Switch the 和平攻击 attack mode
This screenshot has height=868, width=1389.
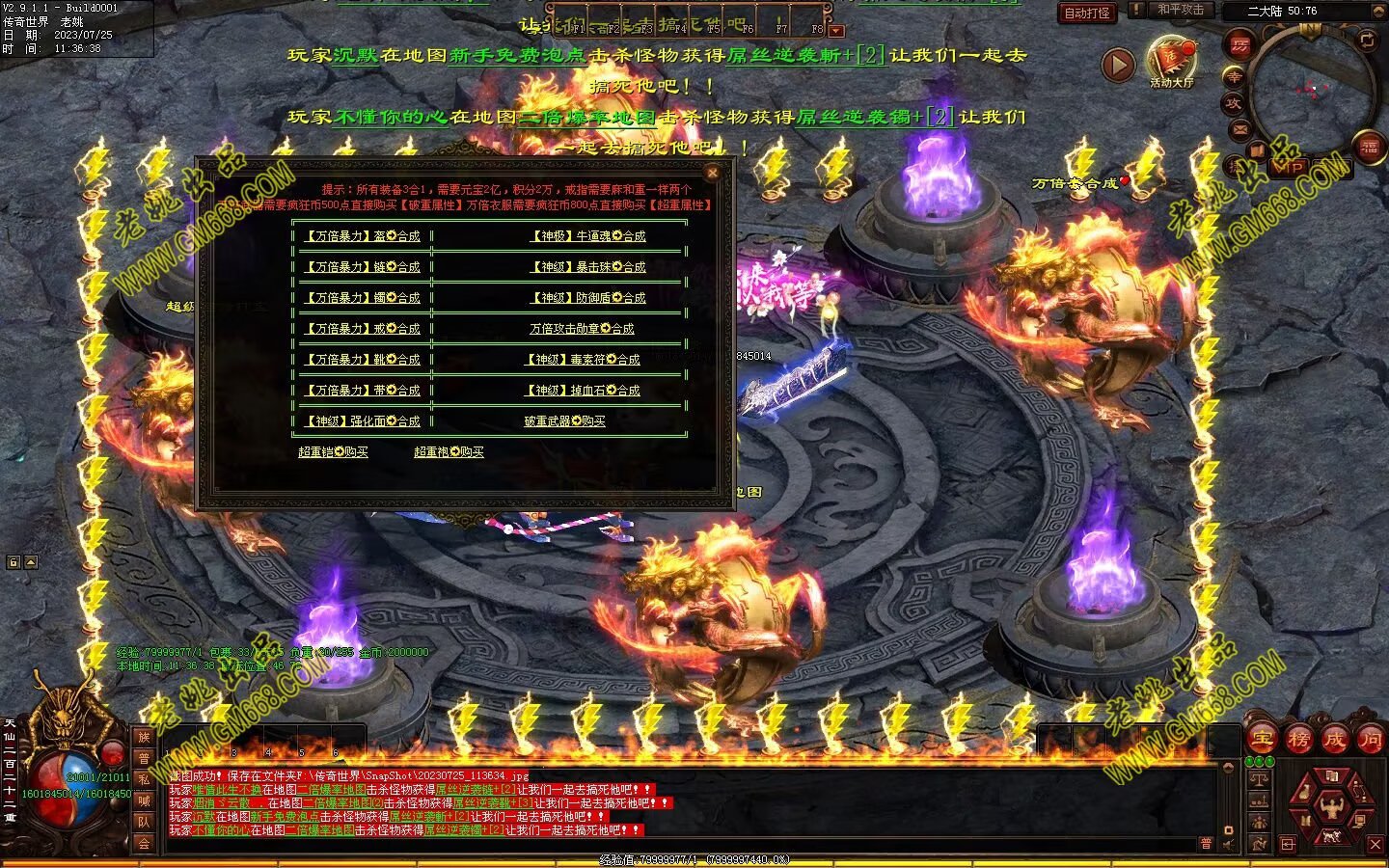click(1181, 10)
